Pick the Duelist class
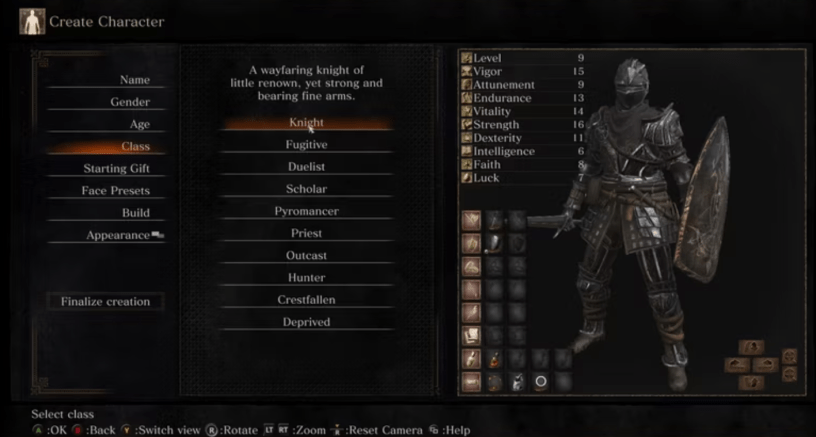This screenshot has width=816, height=437. pos(306,166)
